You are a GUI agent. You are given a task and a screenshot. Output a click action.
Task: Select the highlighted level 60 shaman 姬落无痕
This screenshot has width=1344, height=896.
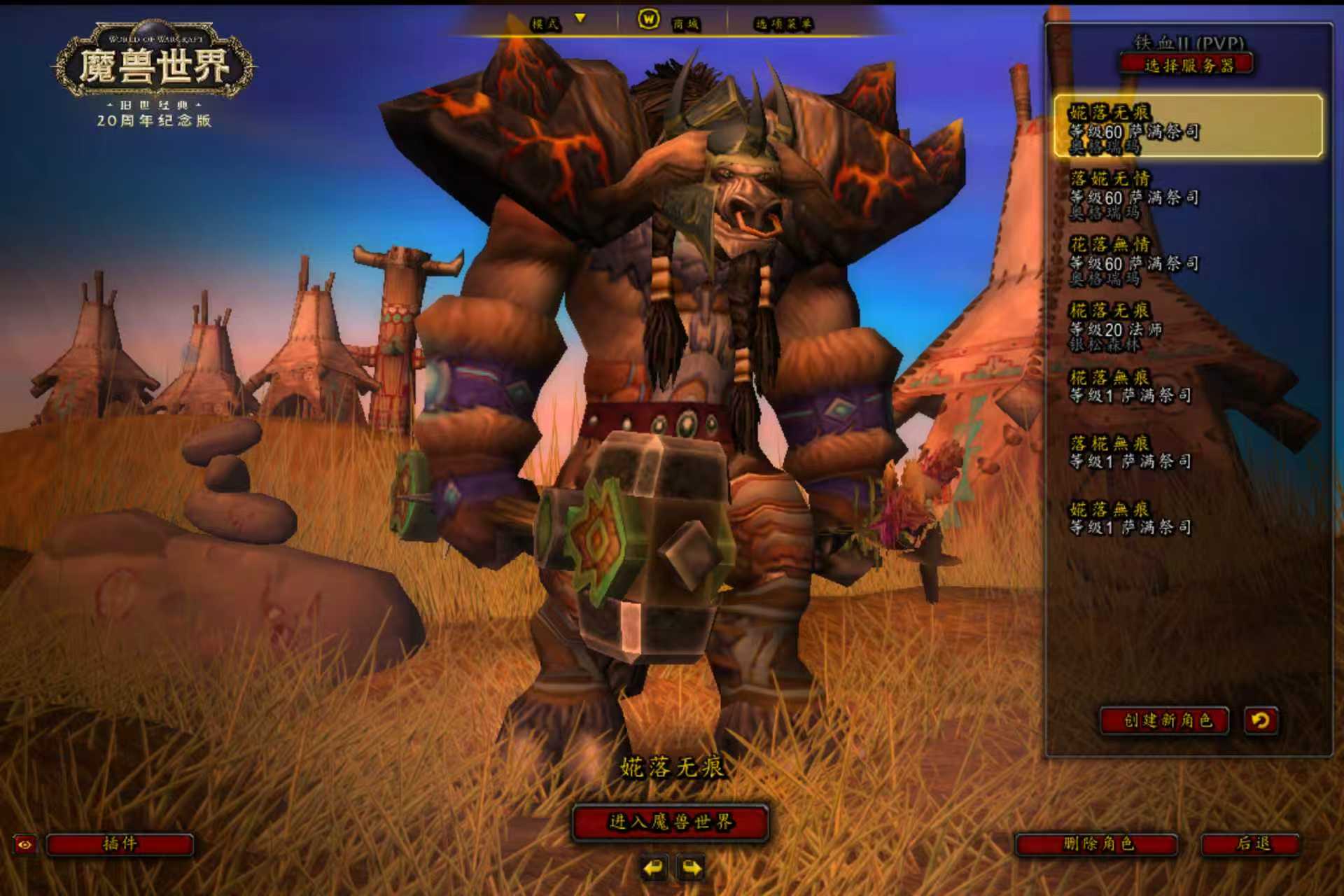coord(1187,127)
